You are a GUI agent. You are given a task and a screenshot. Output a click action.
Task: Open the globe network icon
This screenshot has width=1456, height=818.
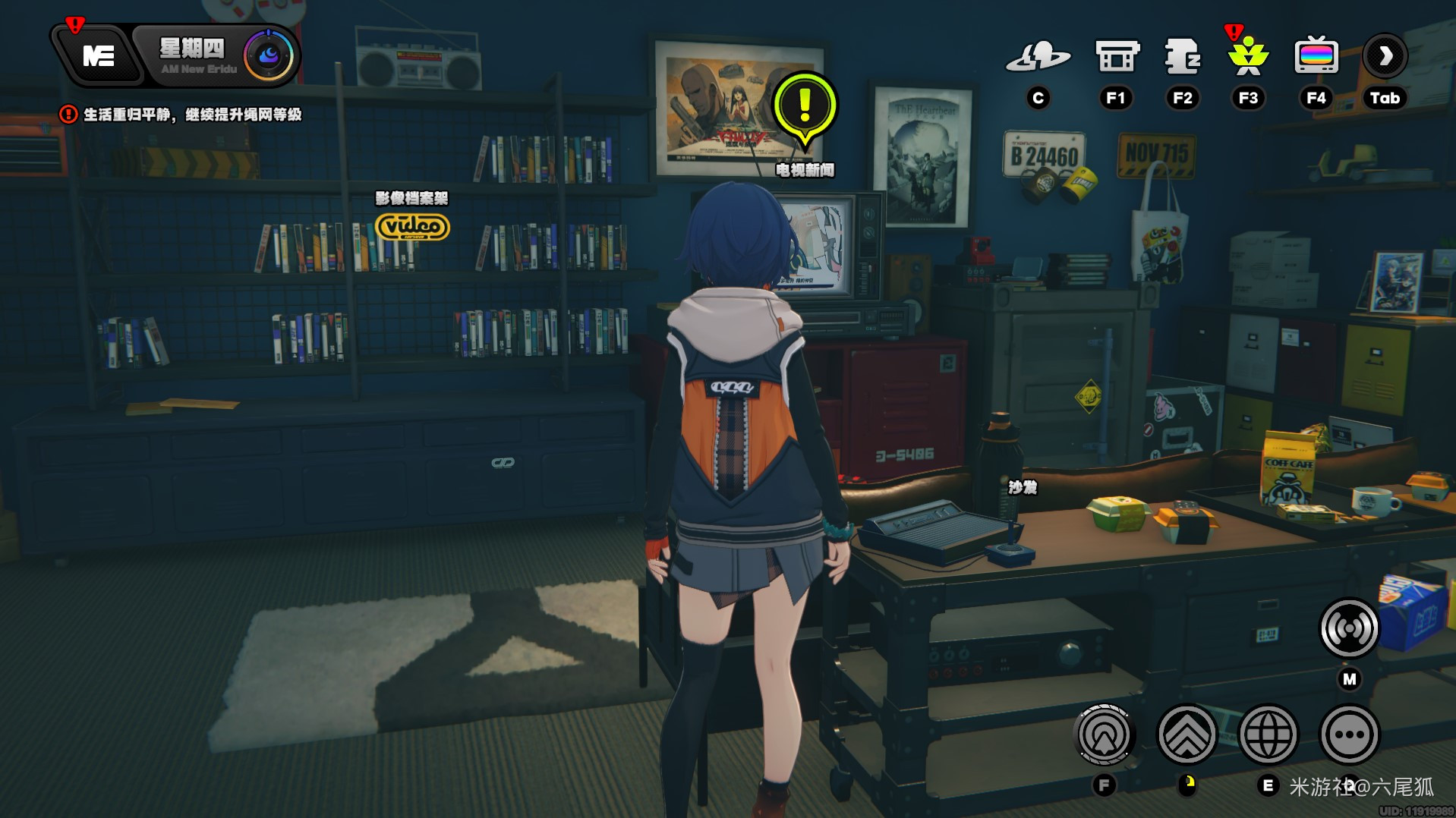point(1268,735)
